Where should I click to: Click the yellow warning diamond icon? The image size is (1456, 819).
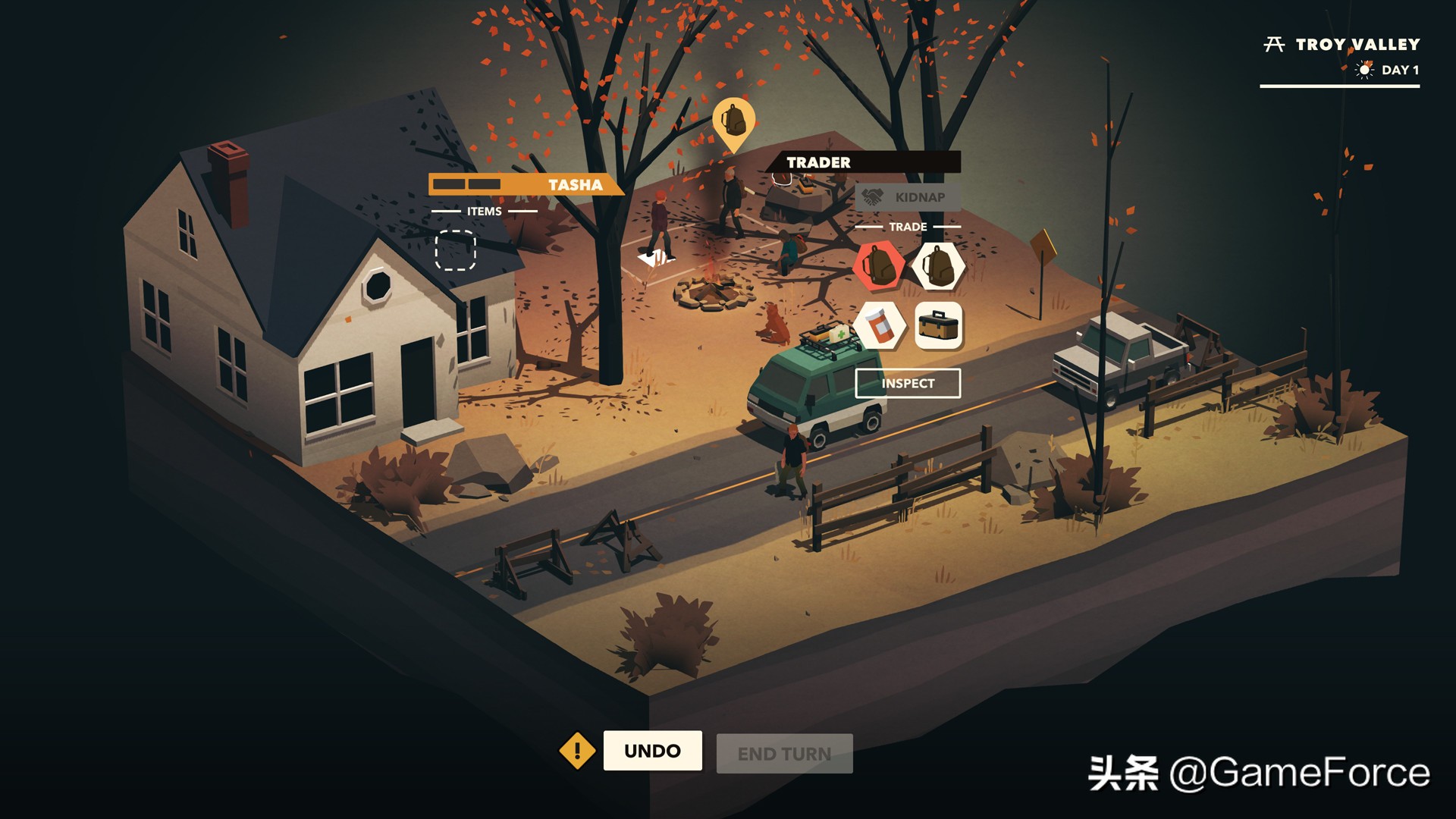pyautogui.click(x=577, y=751)
